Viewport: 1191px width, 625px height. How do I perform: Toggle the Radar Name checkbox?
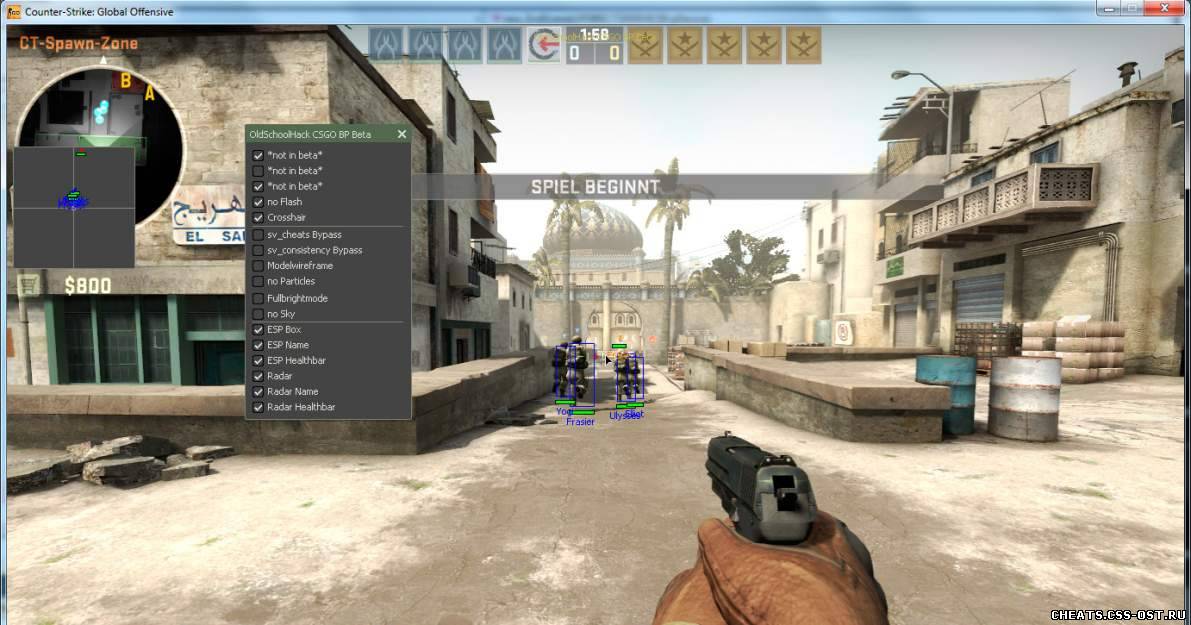(258, 392)
